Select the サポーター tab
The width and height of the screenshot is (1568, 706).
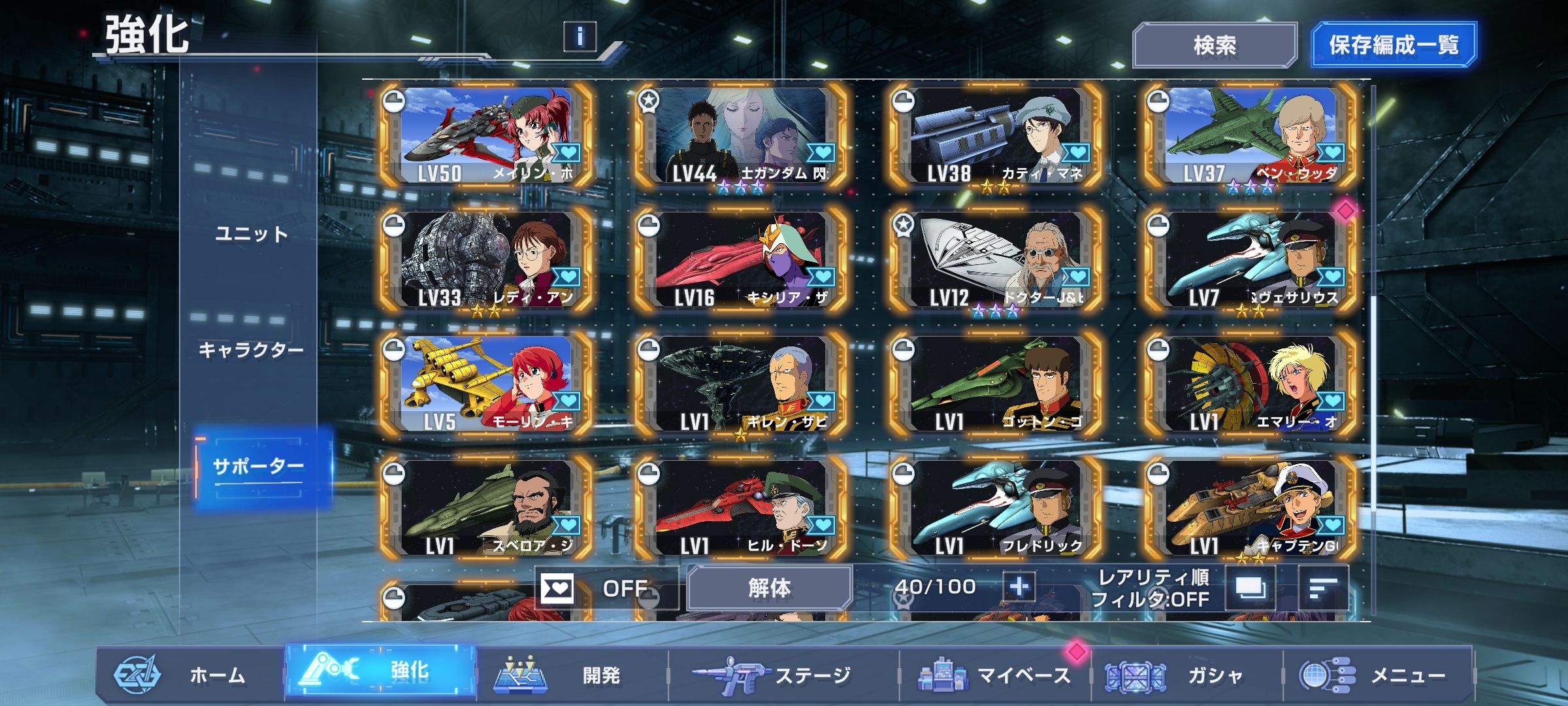pyautogui.click(x=259, y=467)
